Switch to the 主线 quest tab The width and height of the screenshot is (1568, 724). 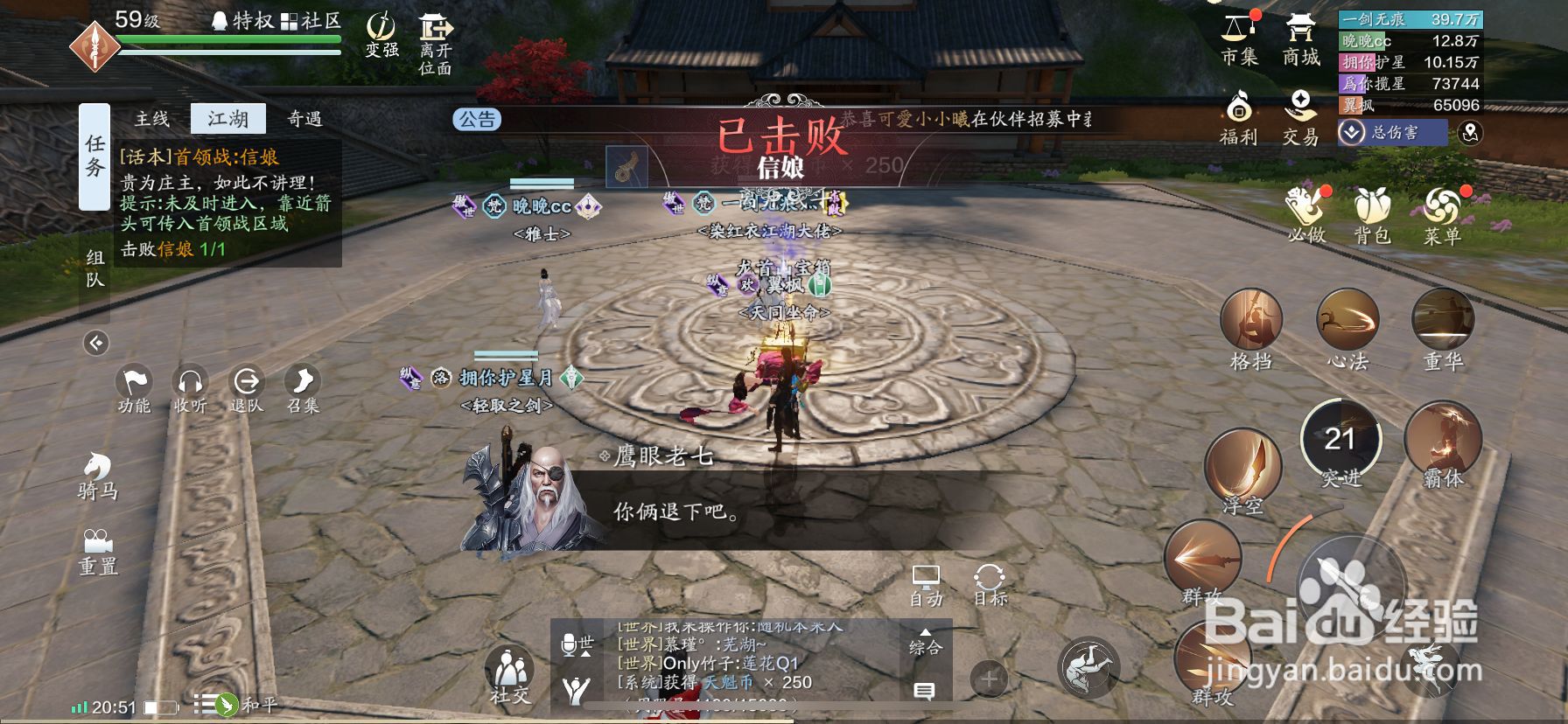click(150, 119)
